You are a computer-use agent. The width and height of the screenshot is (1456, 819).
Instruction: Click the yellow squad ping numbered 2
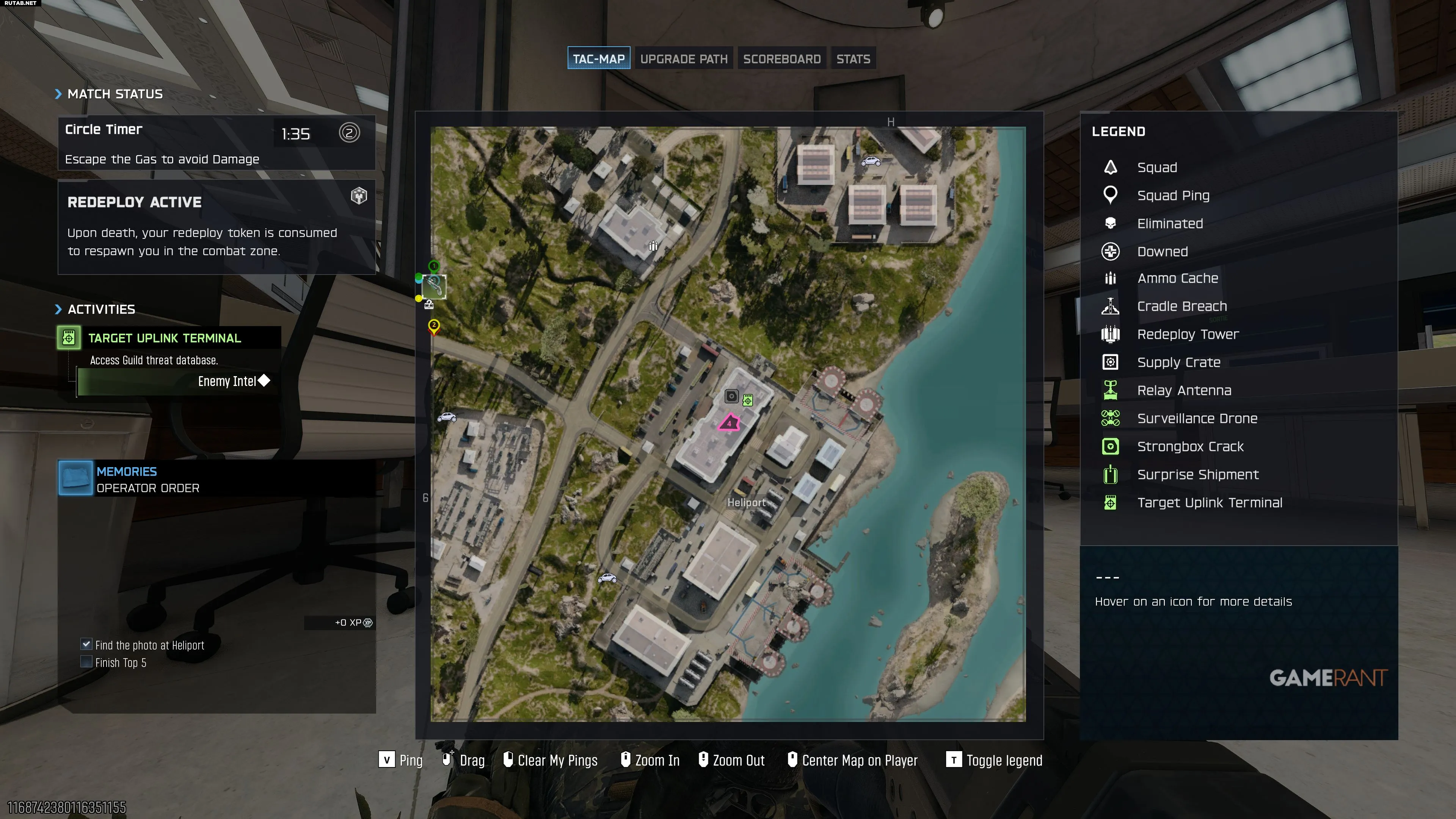[433, 326]
